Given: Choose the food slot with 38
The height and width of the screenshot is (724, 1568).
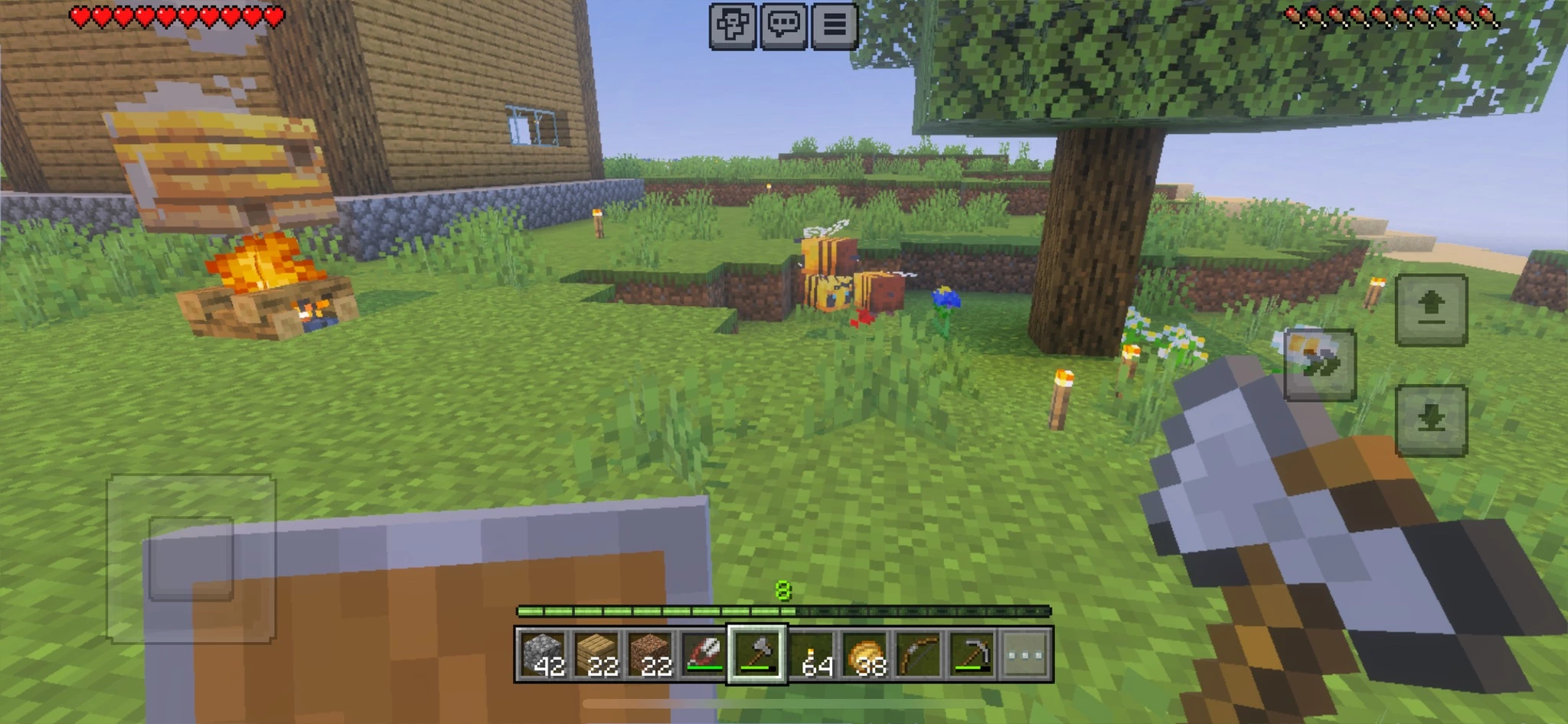Looking at the screenshot, I should [x=865, y=655].
